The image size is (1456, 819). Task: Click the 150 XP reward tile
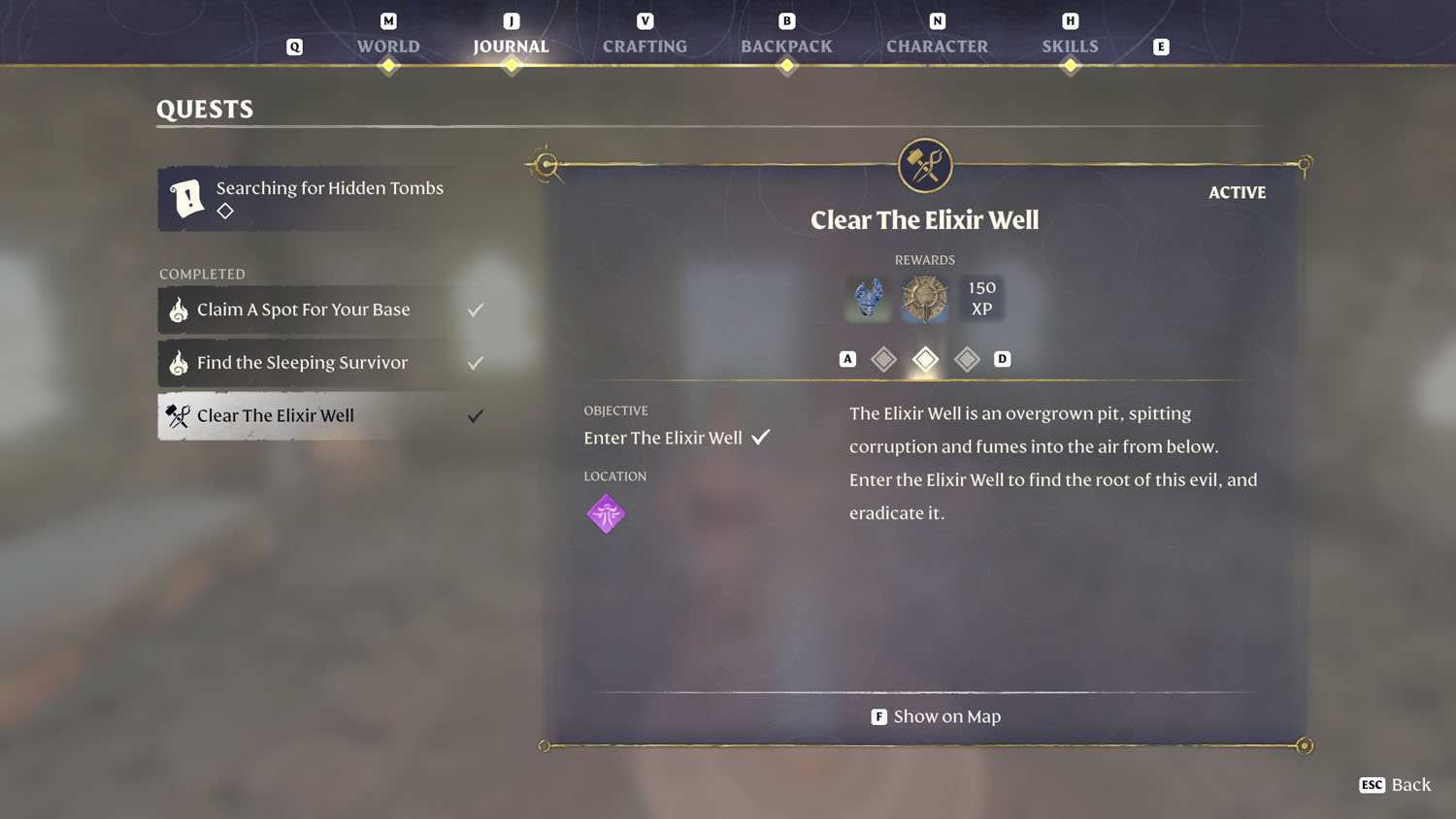click(x=981, y=298)
